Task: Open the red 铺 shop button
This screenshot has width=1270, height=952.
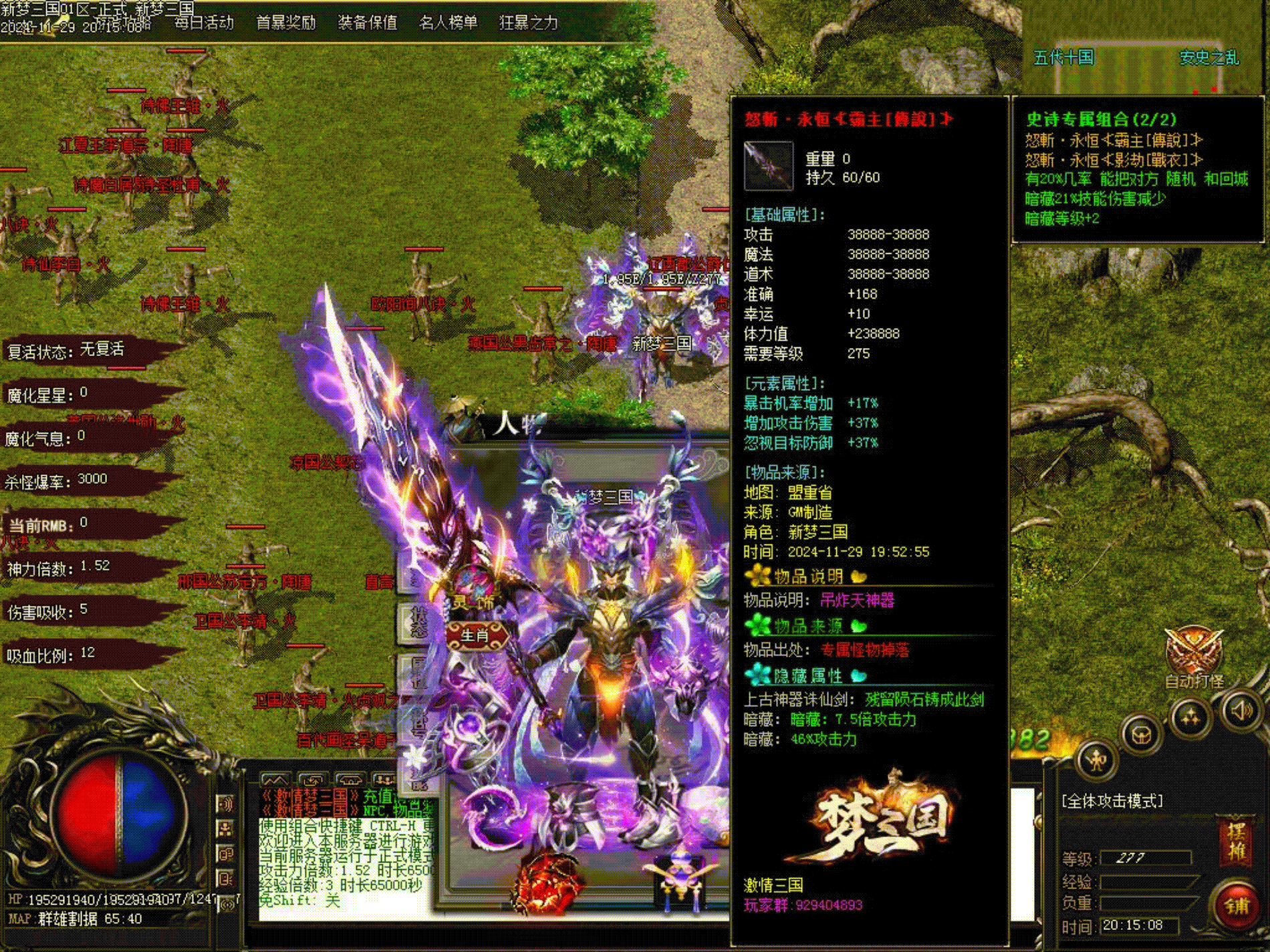Action: pyautogui.click(x=1236, y=905)
